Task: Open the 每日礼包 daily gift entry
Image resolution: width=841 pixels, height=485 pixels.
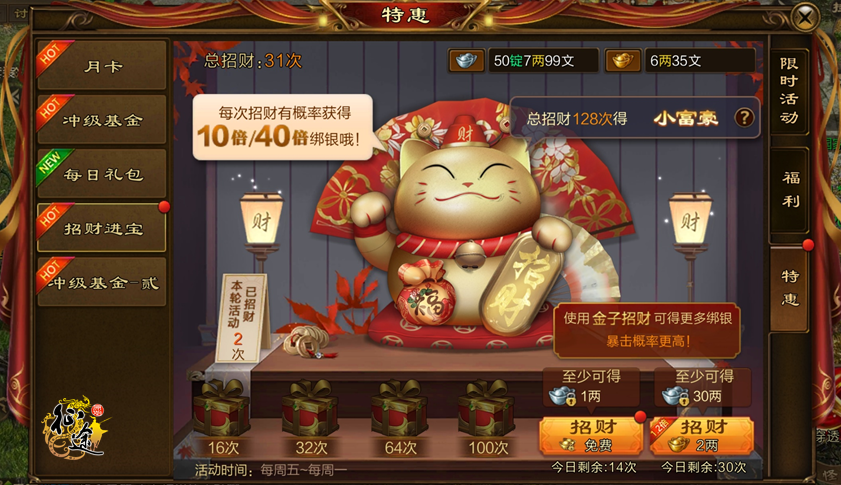Action: (x=102, y=174)
